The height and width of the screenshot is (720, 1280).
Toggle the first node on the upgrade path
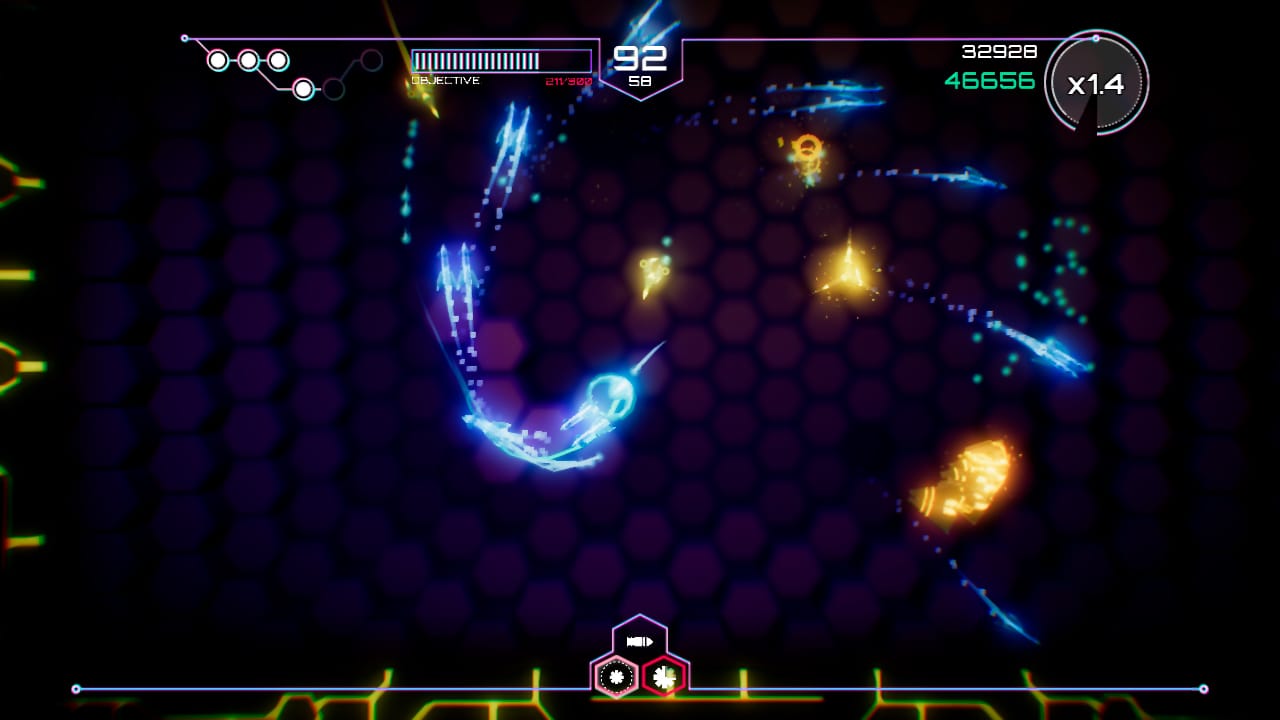tap(218, 61)
